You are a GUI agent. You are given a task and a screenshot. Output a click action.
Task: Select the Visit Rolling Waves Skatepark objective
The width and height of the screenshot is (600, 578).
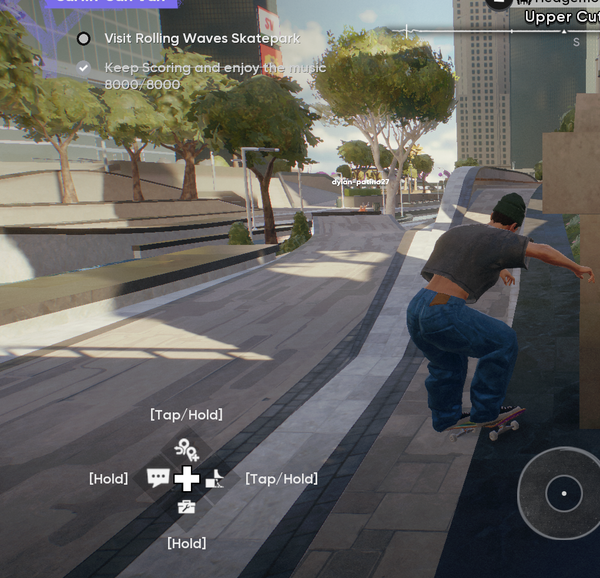click(201, 39)
